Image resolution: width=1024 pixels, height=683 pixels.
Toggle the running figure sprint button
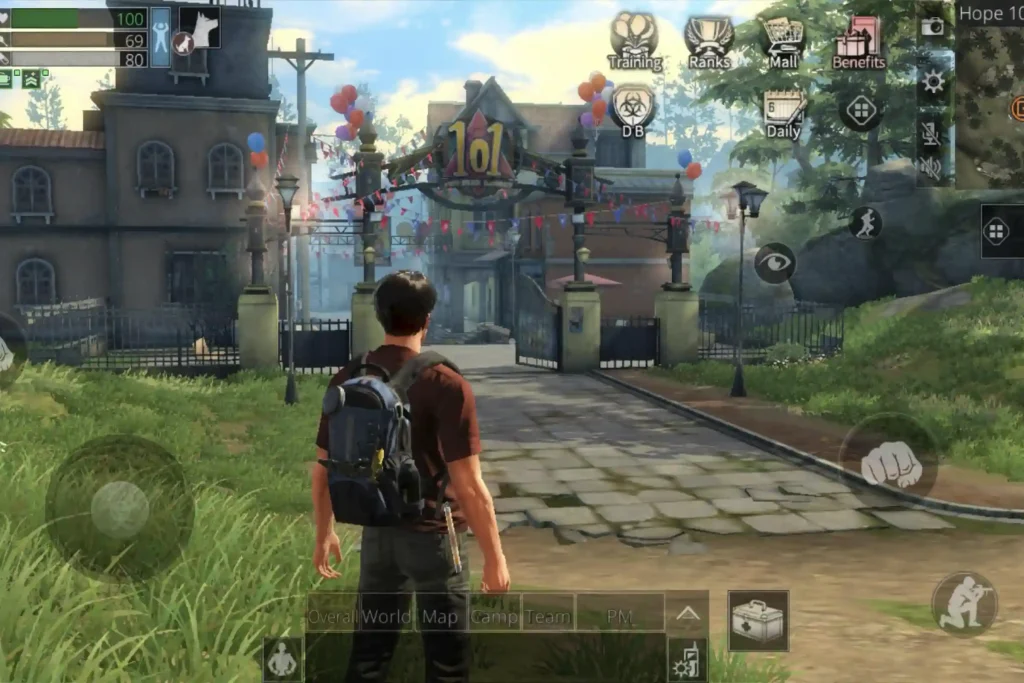click(x=865, y=222)
